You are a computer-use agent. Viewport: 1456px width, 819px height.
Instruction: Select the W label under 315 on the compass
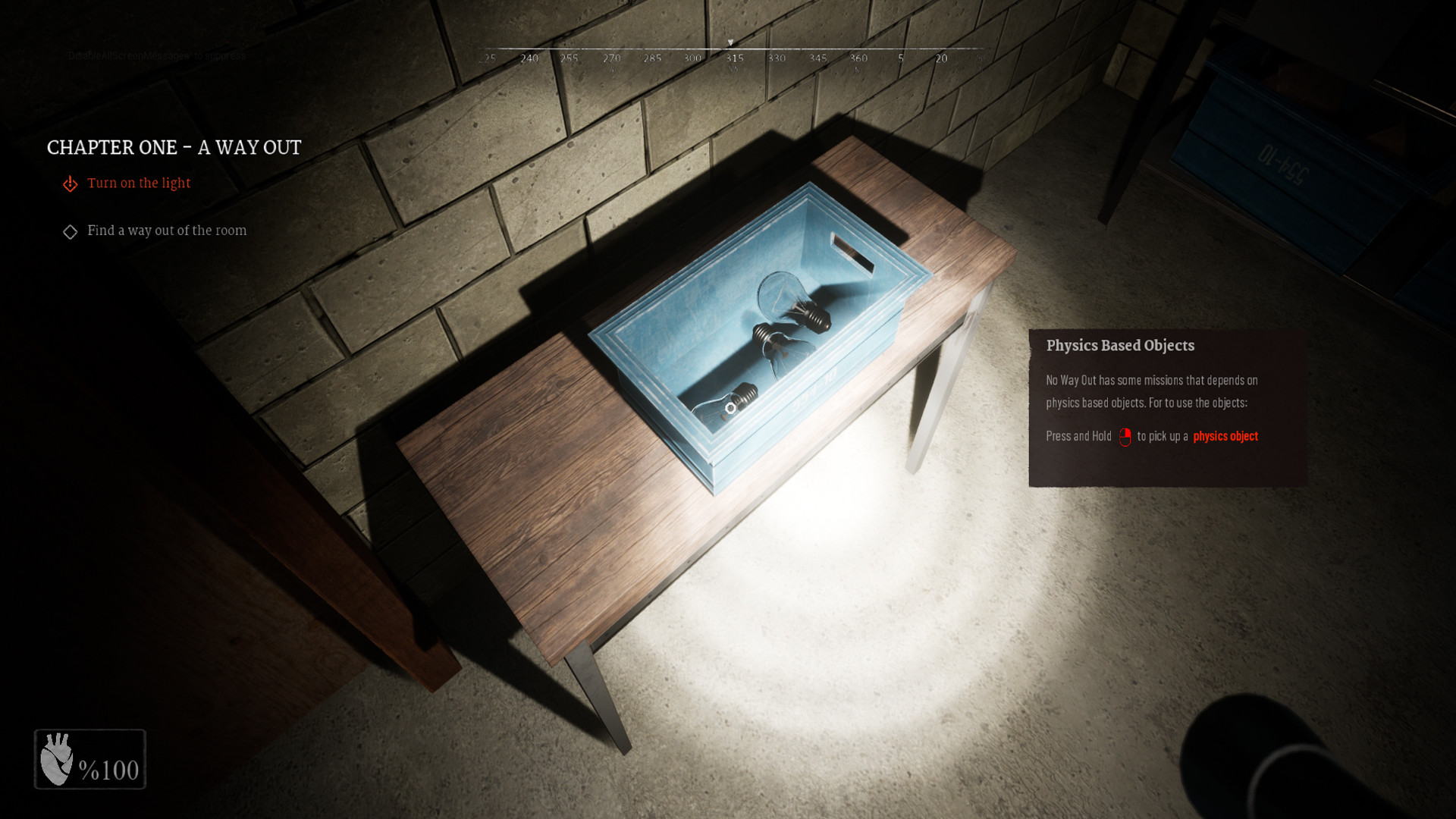(734, 67)
